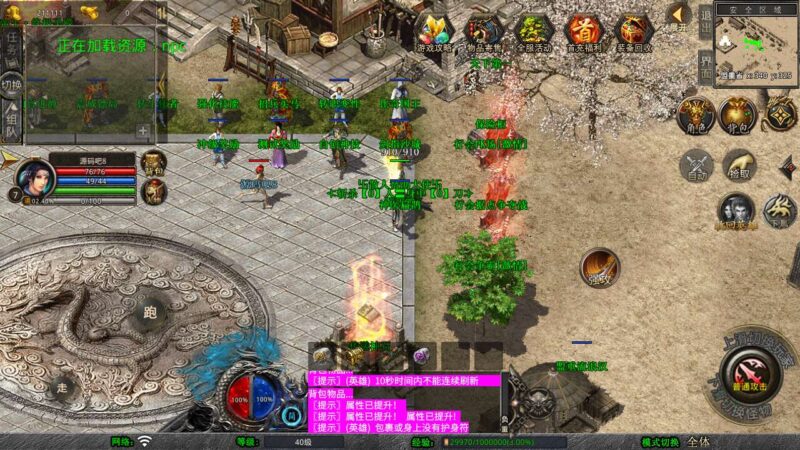The width and height of the screenshot is (800, 450).
Task: Activate the 强攻 skill icon
Action: point(600,268)
